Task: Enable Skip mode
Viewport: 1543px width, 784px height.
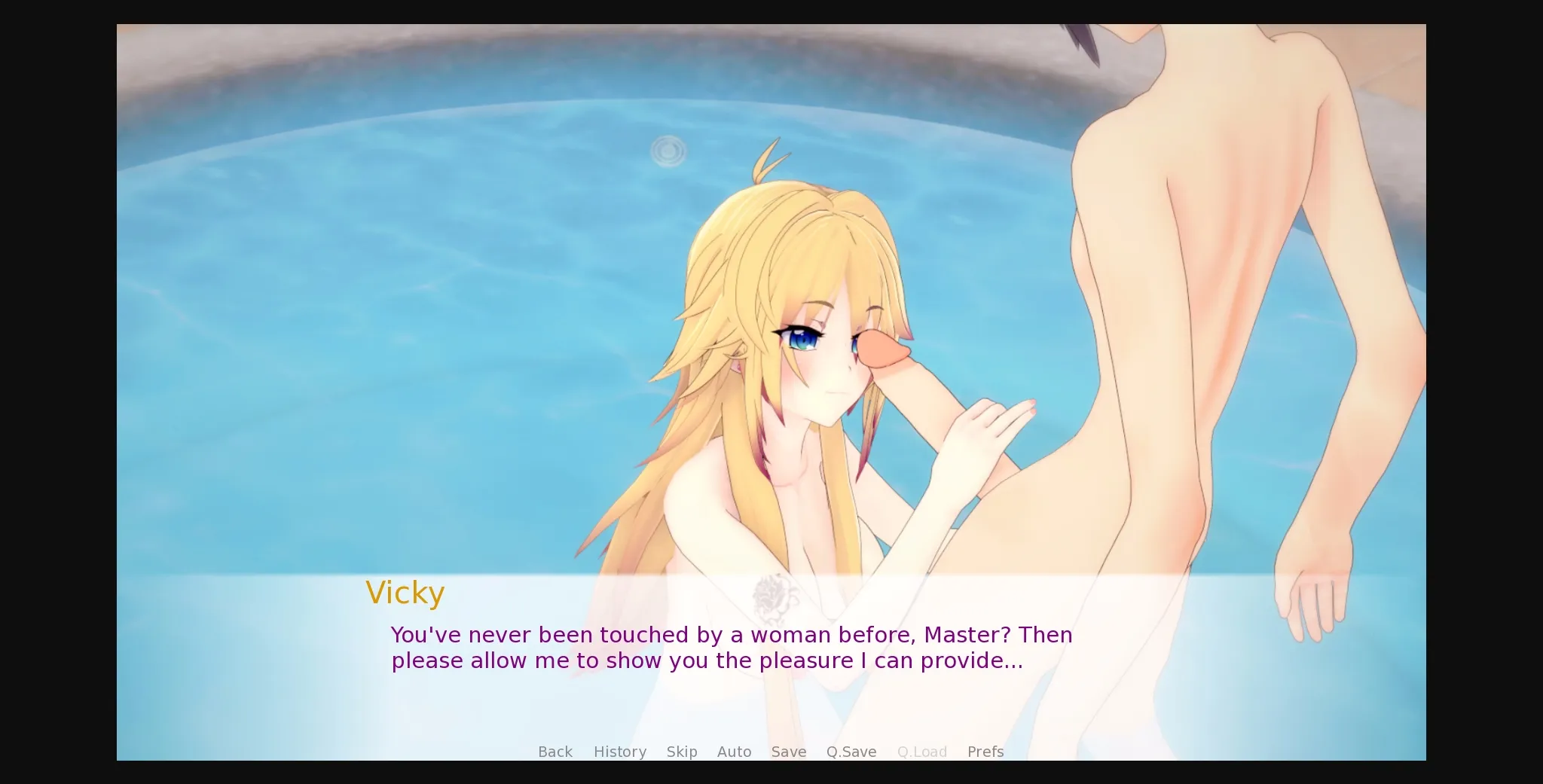Action: point(681,751)
